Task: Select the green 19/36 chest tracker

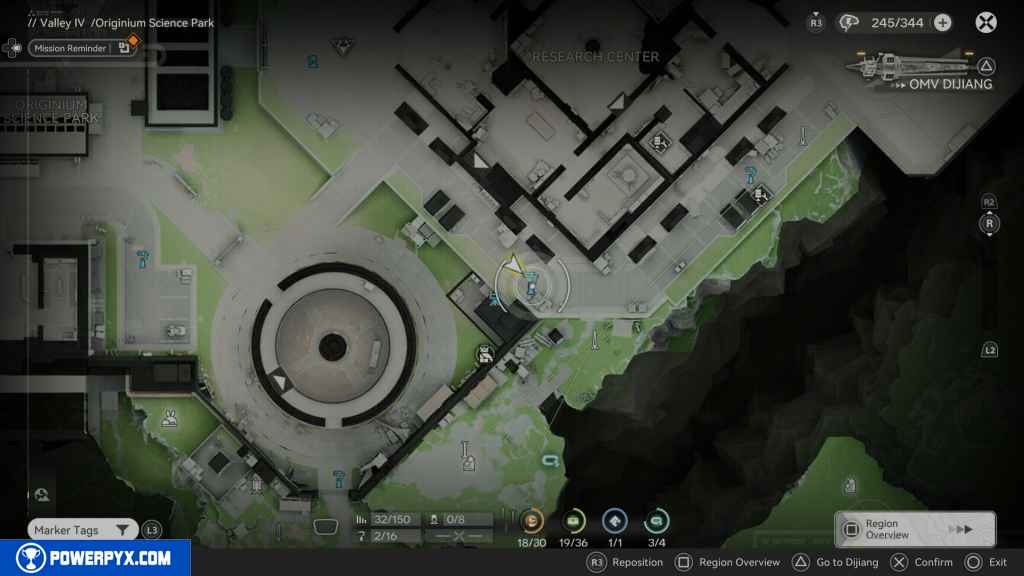Action: click(x=574, y=521)
